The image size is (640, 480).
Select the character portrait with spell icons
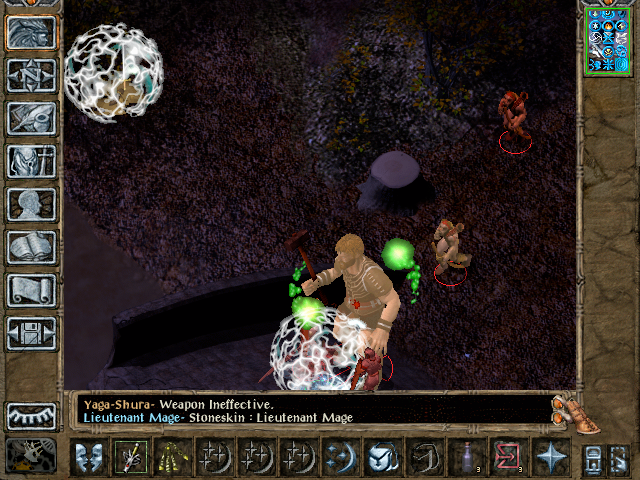pos(609,41)
